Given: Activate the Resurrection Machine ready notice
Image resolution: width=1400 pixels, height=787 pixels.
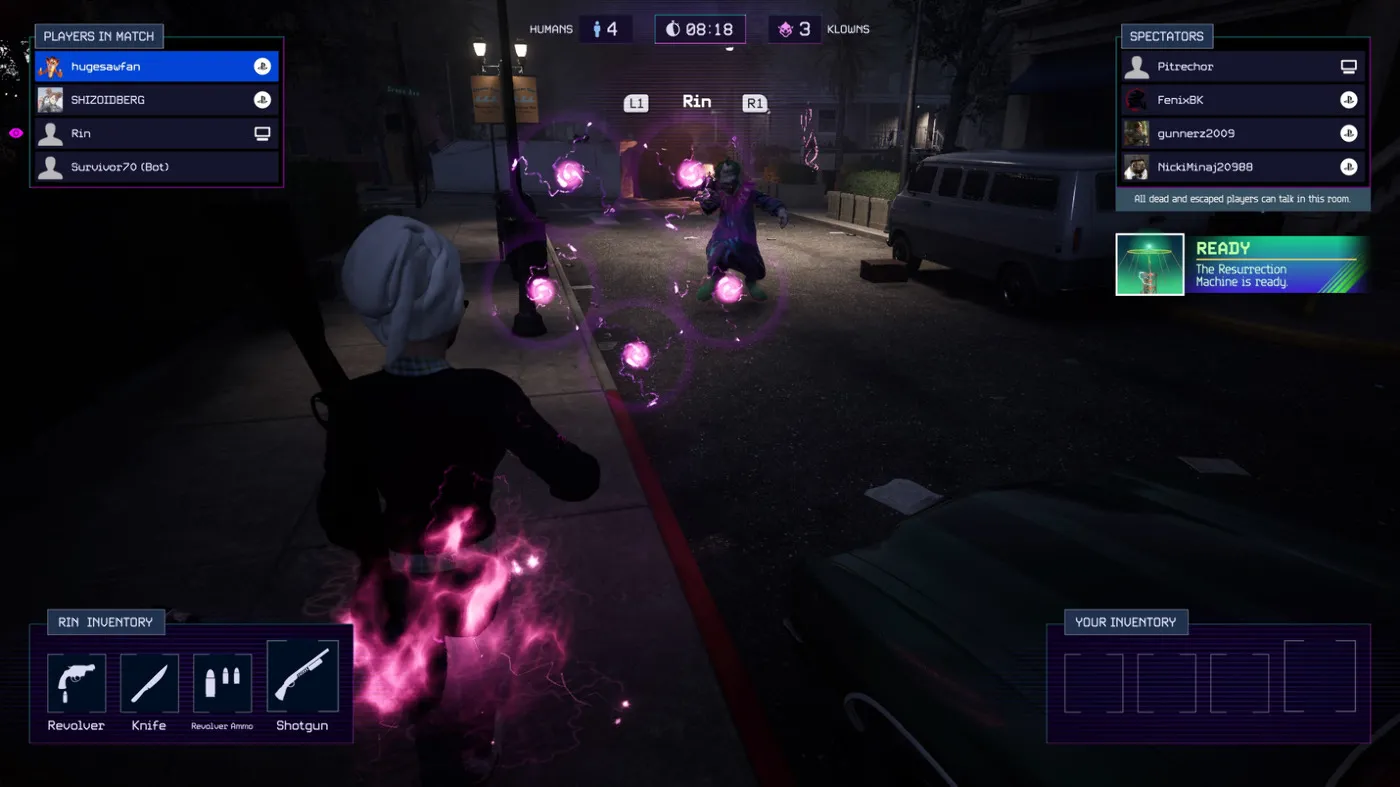Looking at the screenshot, I should [1241, 265].
